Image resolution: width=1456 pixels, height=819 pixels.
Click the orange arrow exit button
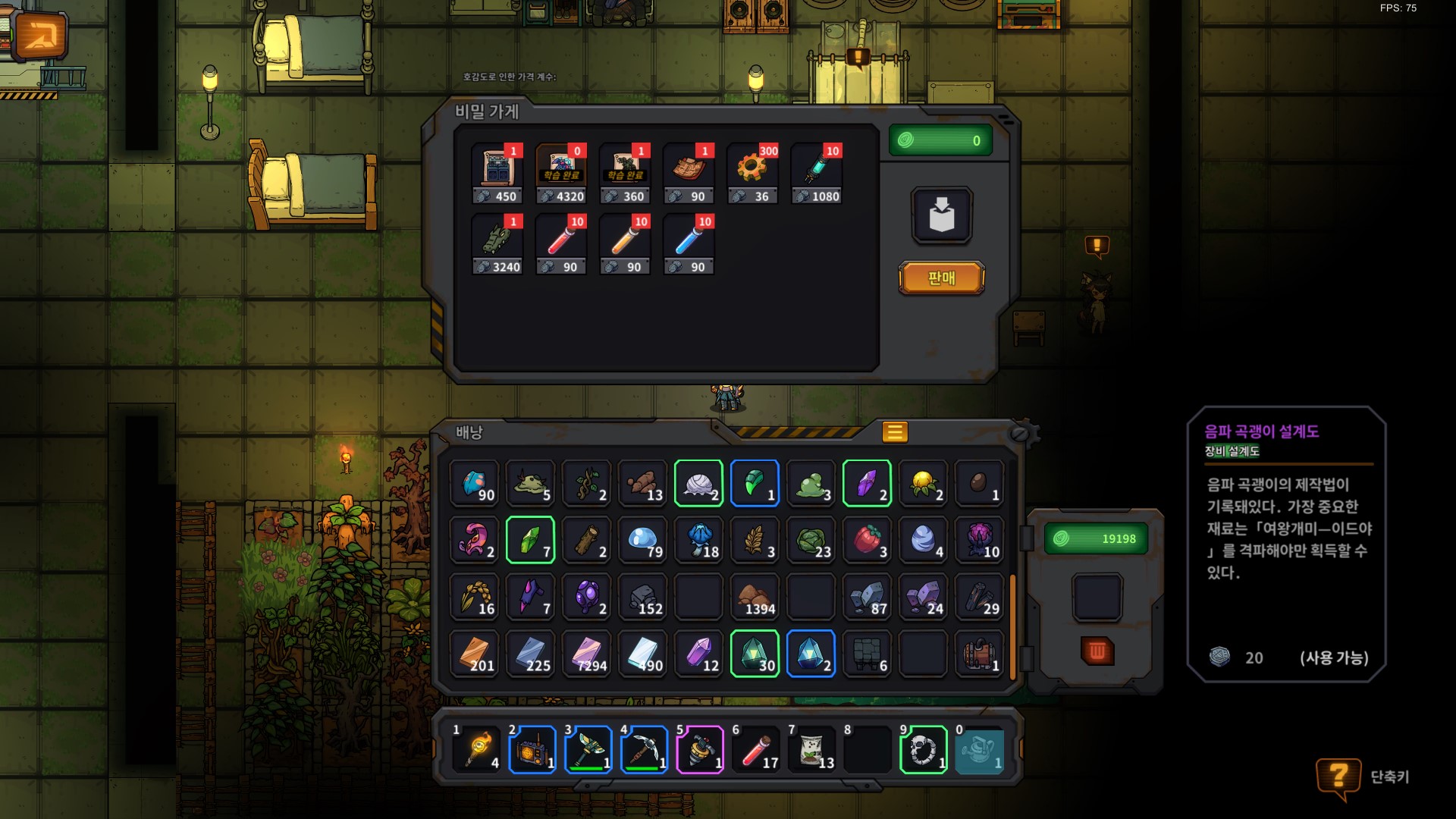(x=39, y=36)
